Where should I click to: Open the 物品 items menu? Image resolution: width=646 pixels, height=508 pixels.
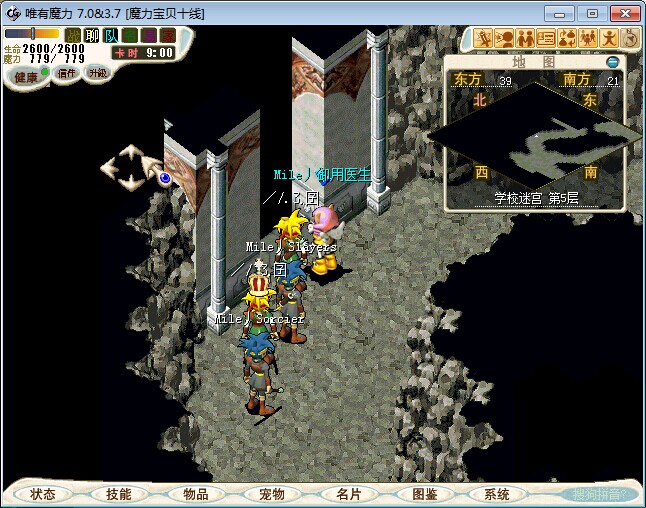click(x=196, y=494)
